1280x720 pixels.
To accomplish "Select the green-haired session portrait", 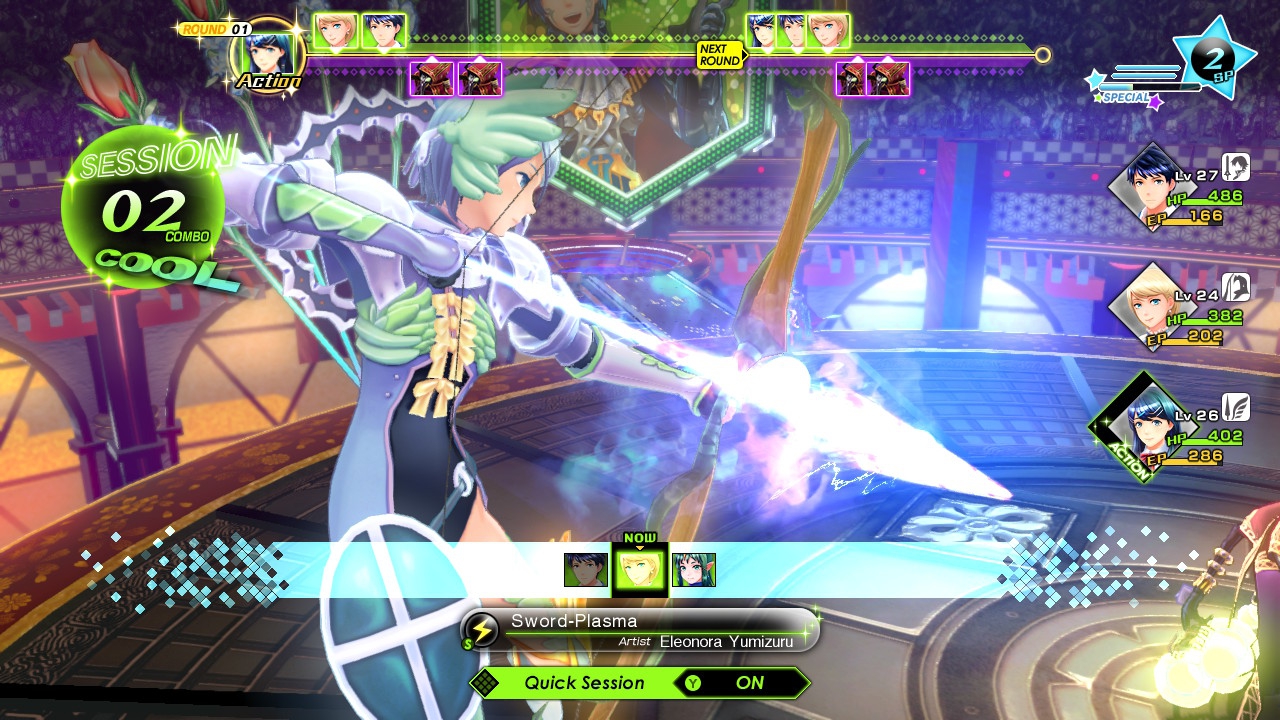I will click(693, 570).
